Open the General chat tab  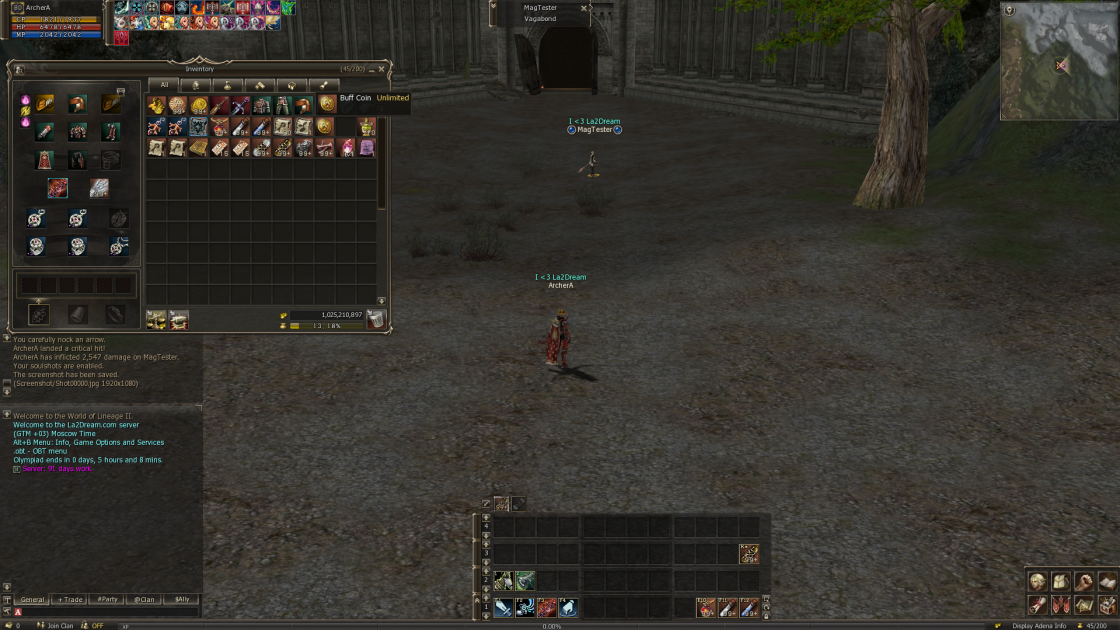point(33,599)
